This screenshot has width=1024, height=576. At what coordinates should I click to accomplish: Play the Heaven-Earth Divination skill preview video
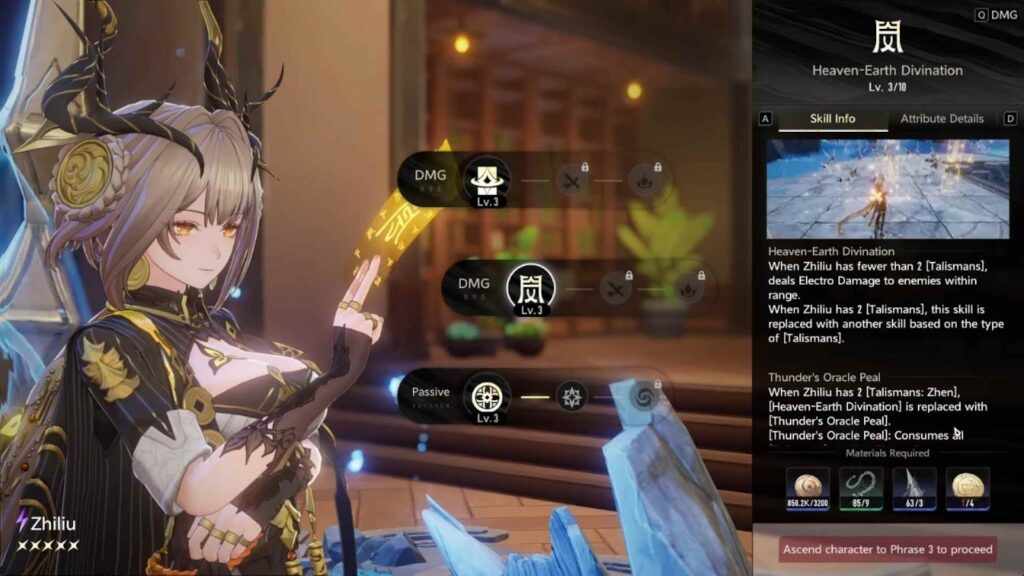point(875,188)
